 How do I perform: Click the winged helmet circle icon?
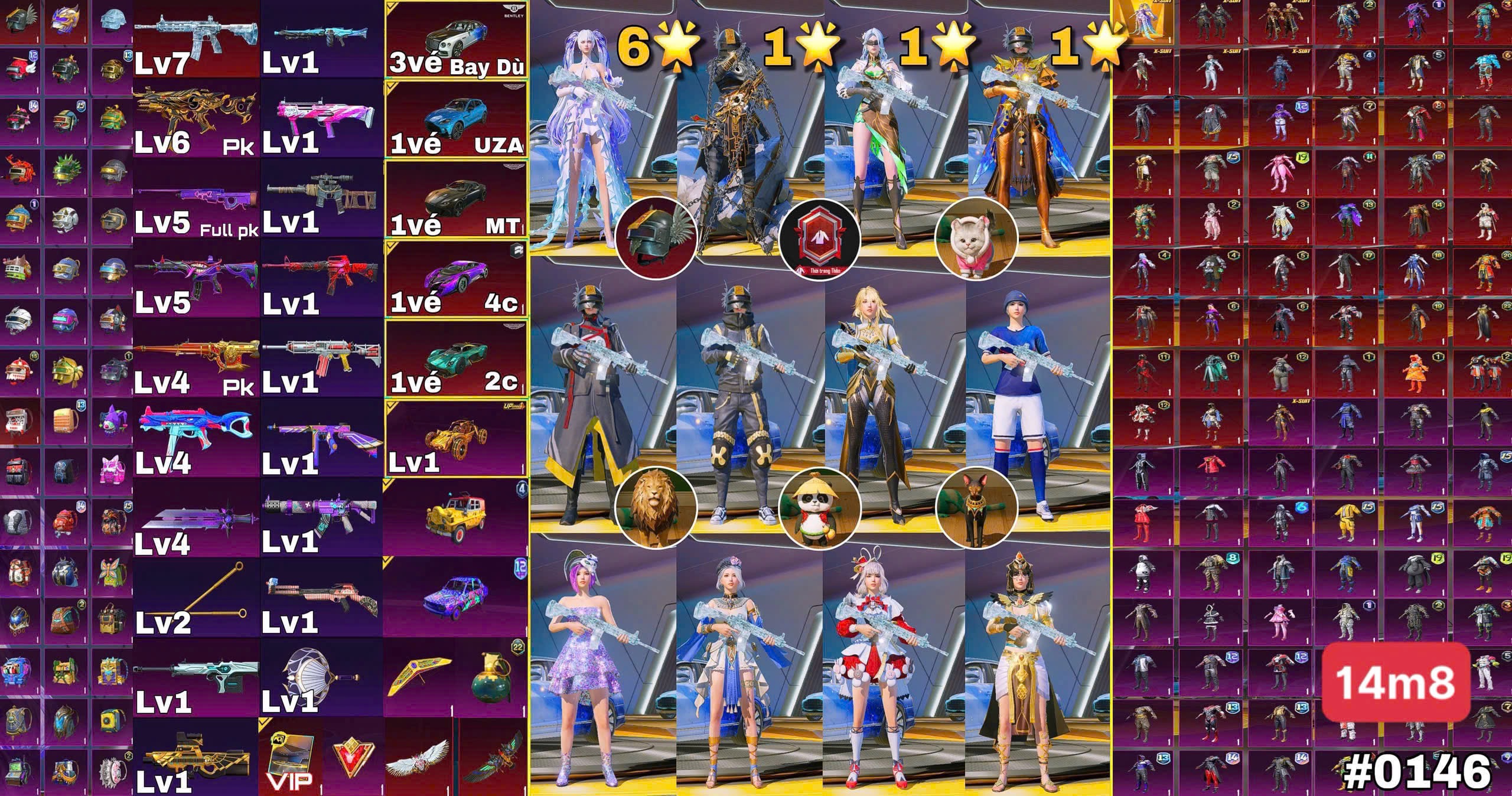coord(656,239)
